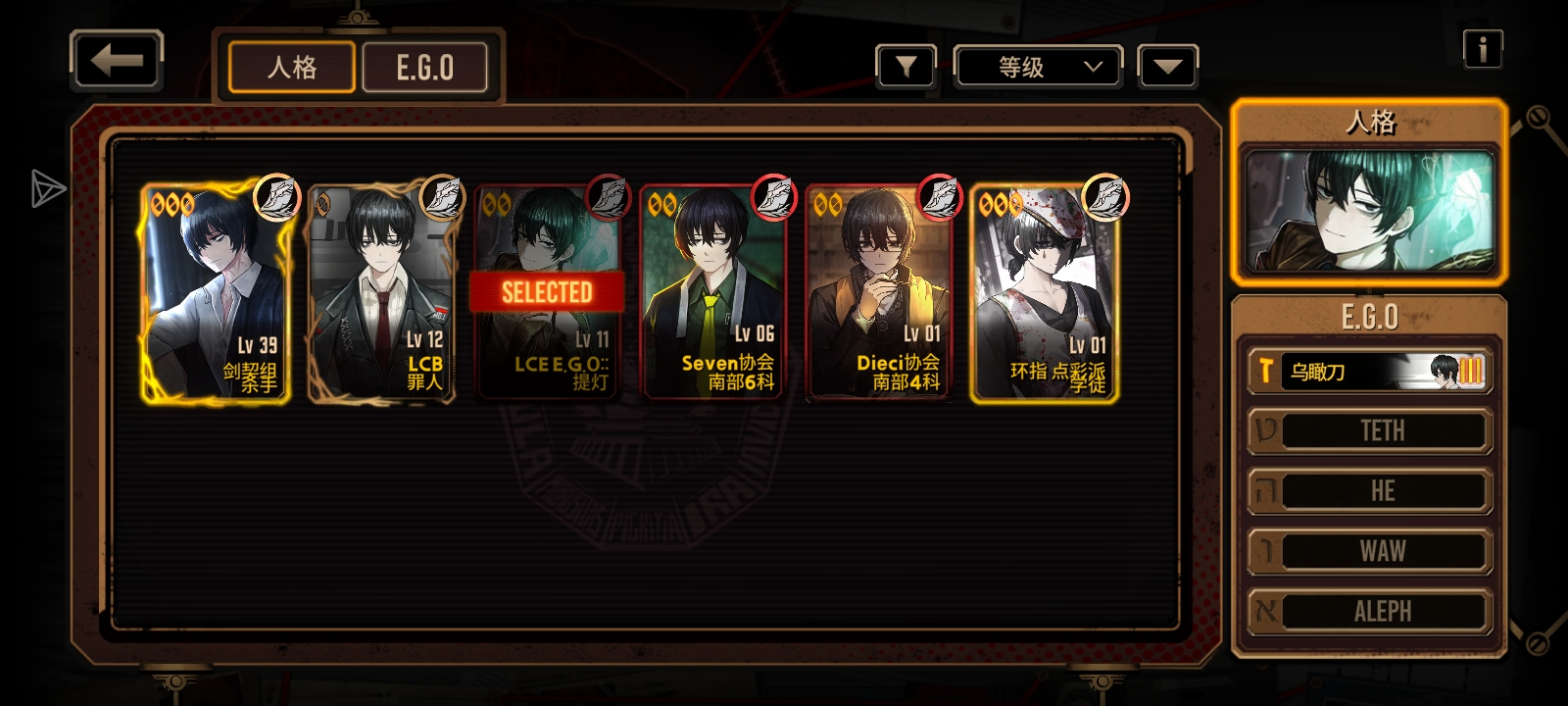Select the 乌瞰刀 E.G.O slot
Screen dimensions: 1568x706
pos(1370,372)
